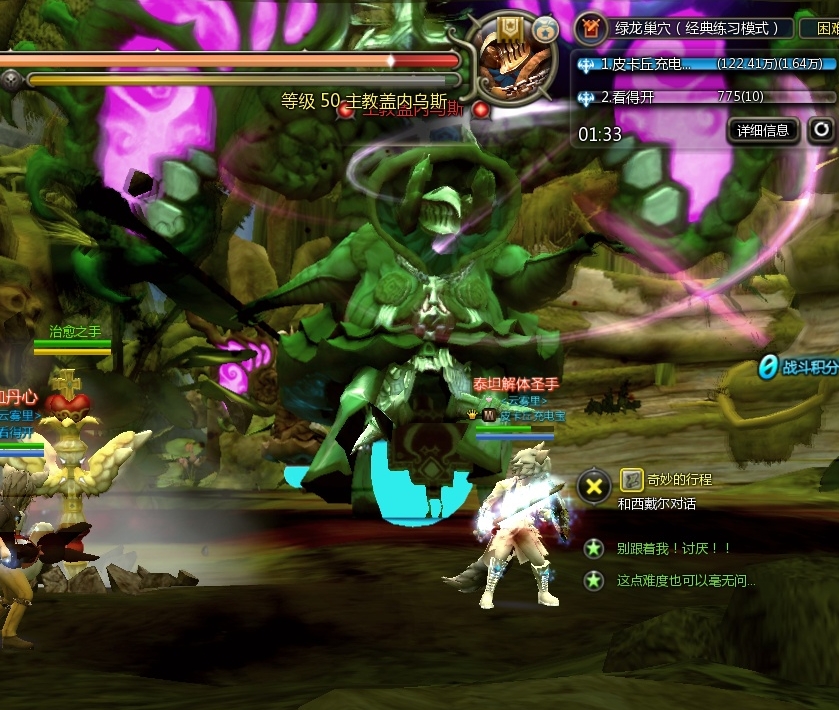This screenshot has height=710, width=839.
Task: Open the 详细信息 details button
Action: (x=763, y=130)
